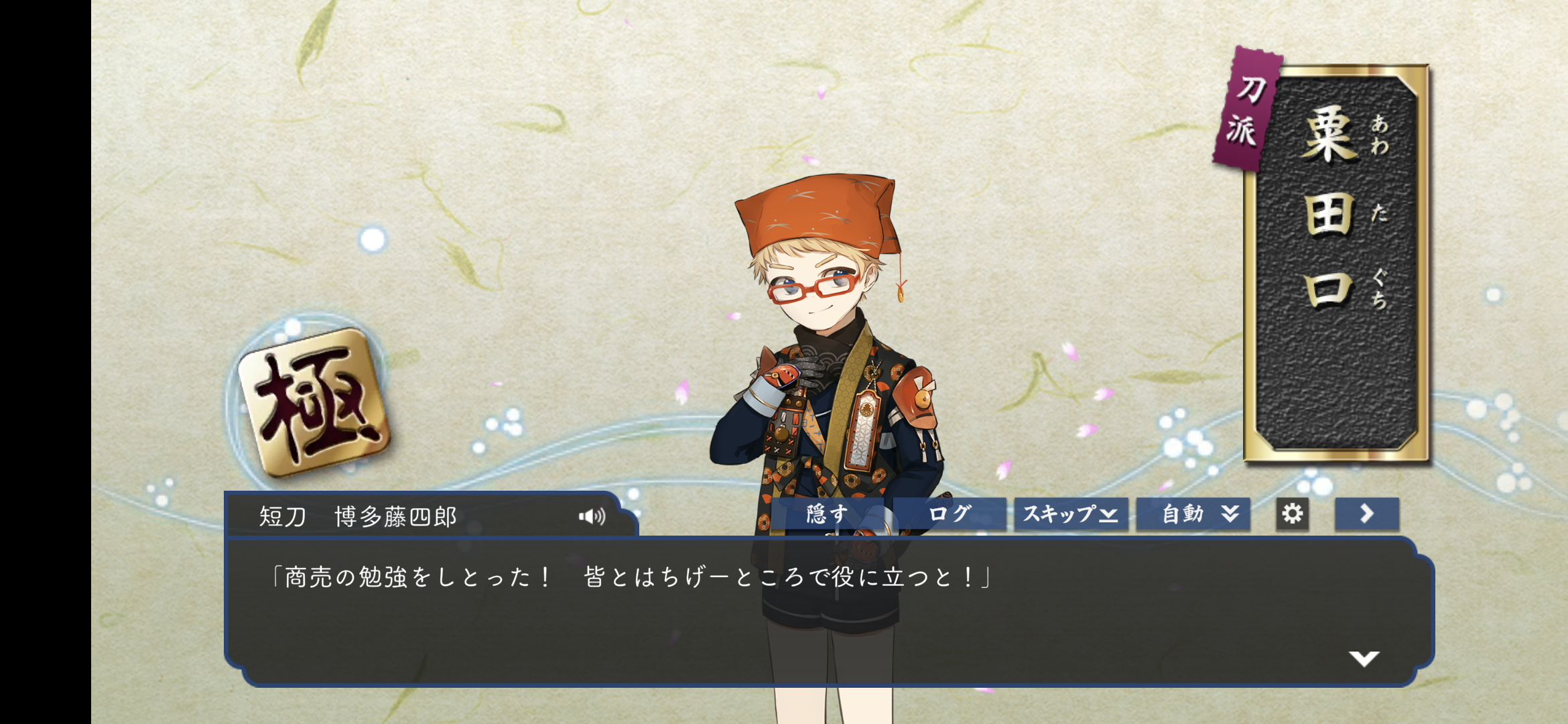Toggle 自動 auto-advance mode

pyautogui.click(x=1193, y=514)
